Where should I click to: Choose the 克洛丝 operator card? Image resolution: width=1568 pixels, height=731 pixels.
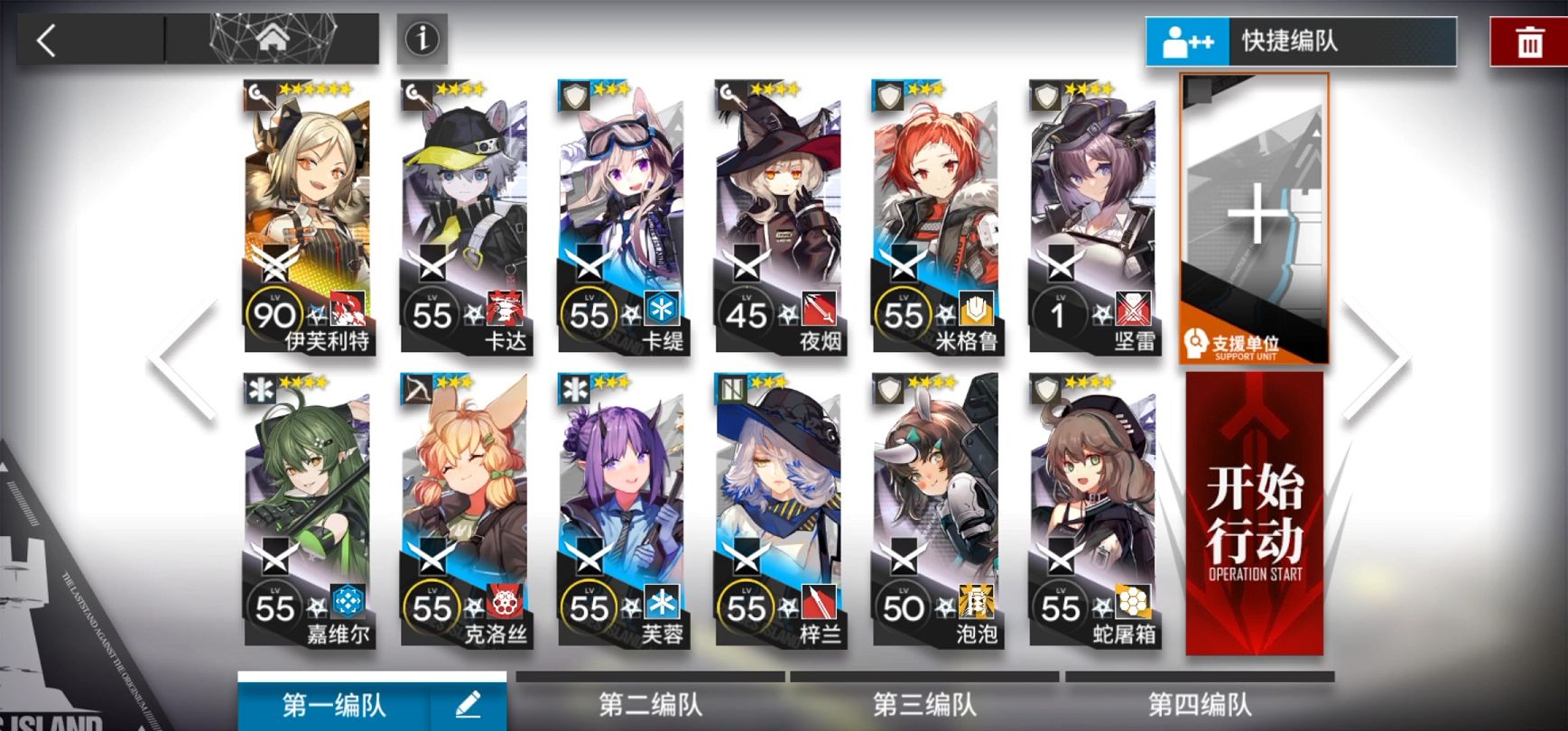pos(464,510)
